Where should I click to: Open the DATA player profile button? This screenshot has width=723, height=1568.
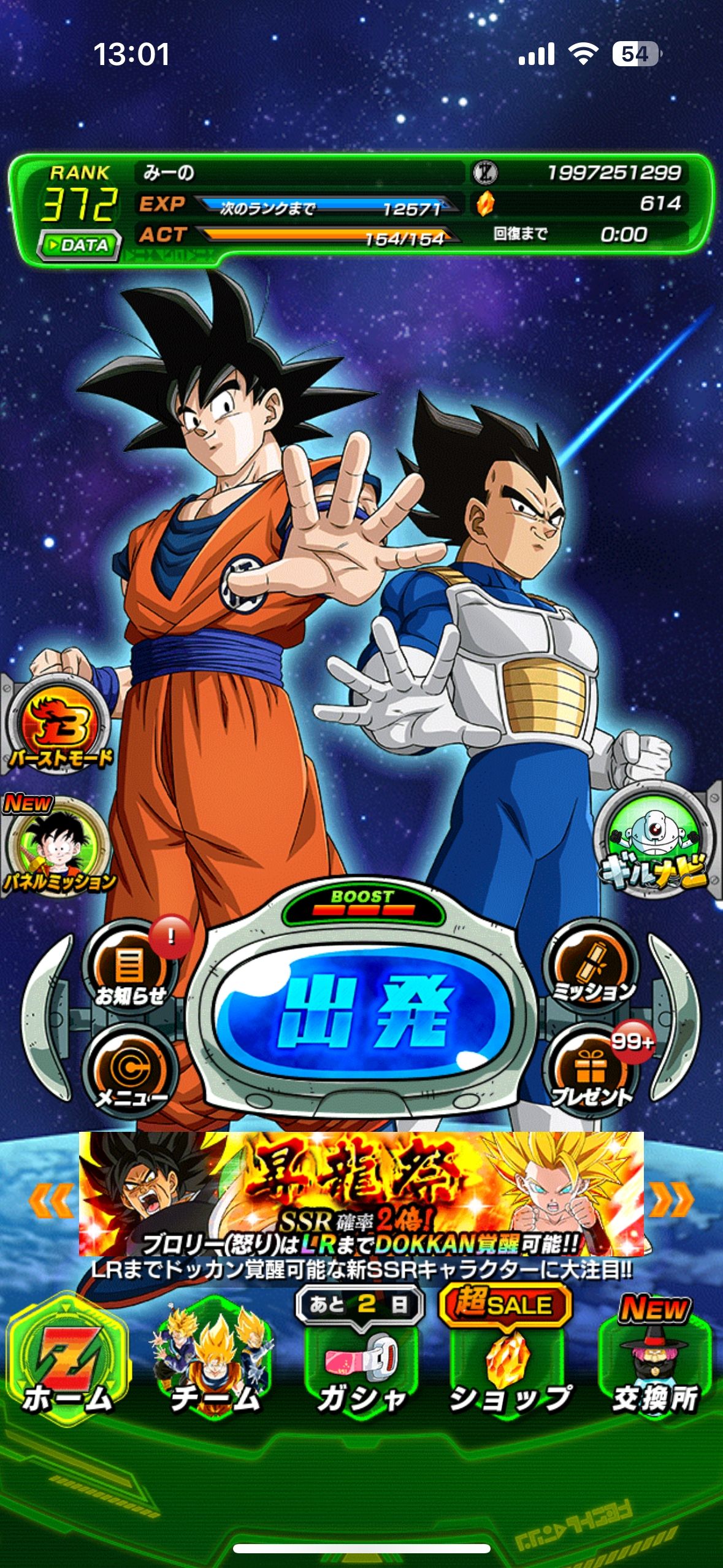78,245
